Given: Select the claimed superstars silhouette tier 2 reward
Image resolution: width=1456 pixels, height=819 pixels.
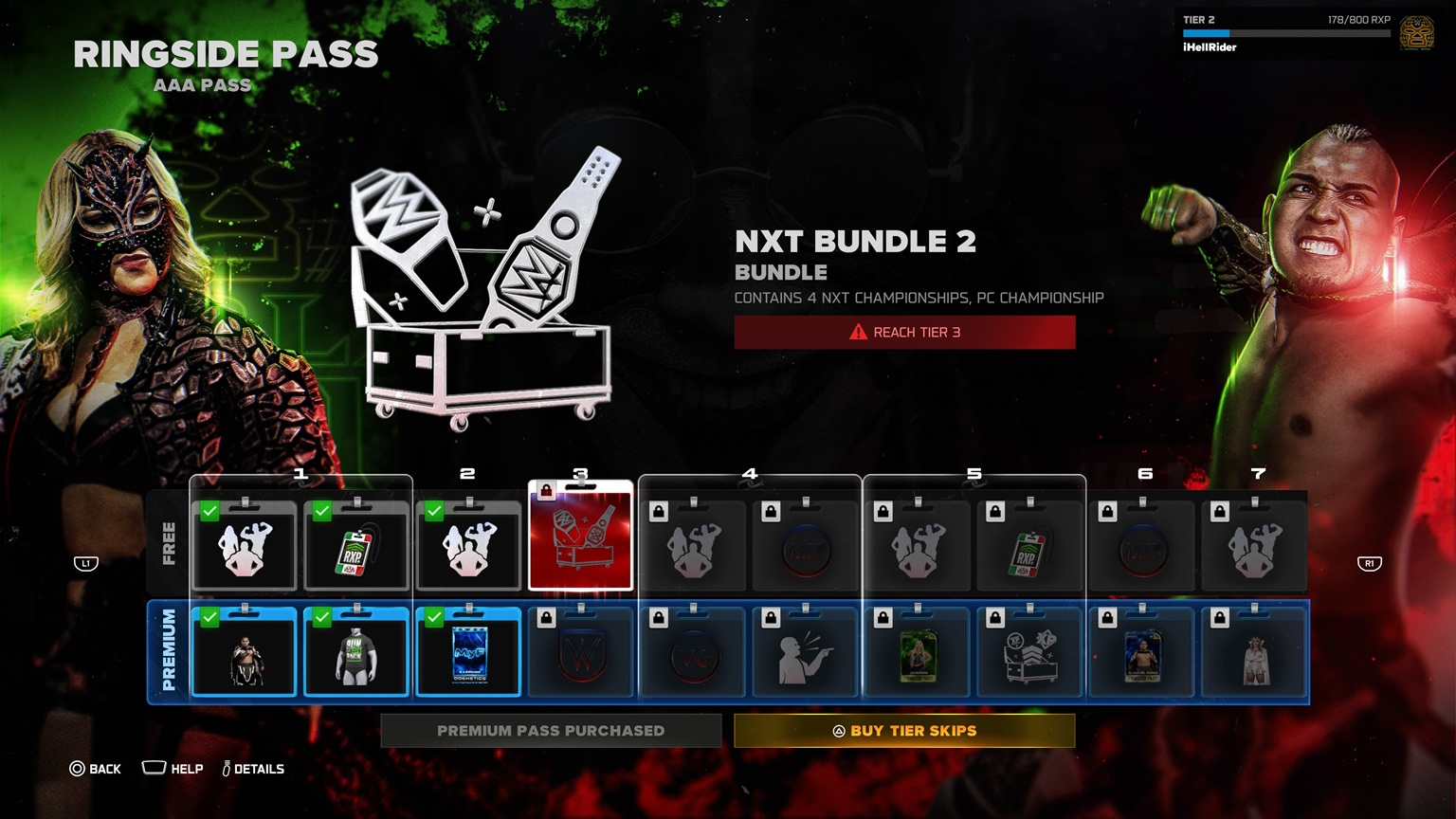Looking at the screenshot, I should (x=468, y=547).
